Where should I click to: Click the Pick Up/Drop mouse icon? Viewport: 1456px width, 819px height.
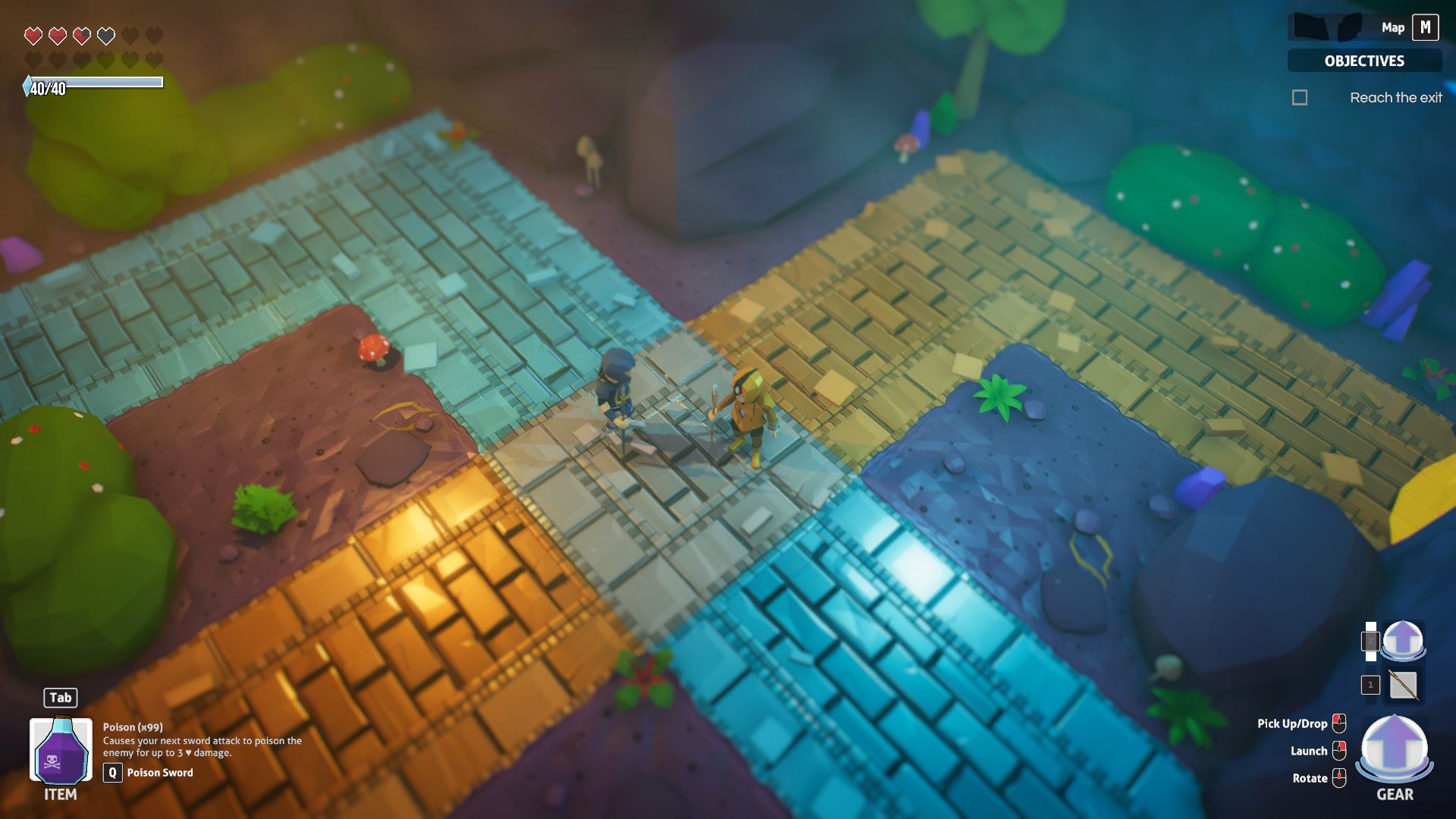coord(1339,723)
